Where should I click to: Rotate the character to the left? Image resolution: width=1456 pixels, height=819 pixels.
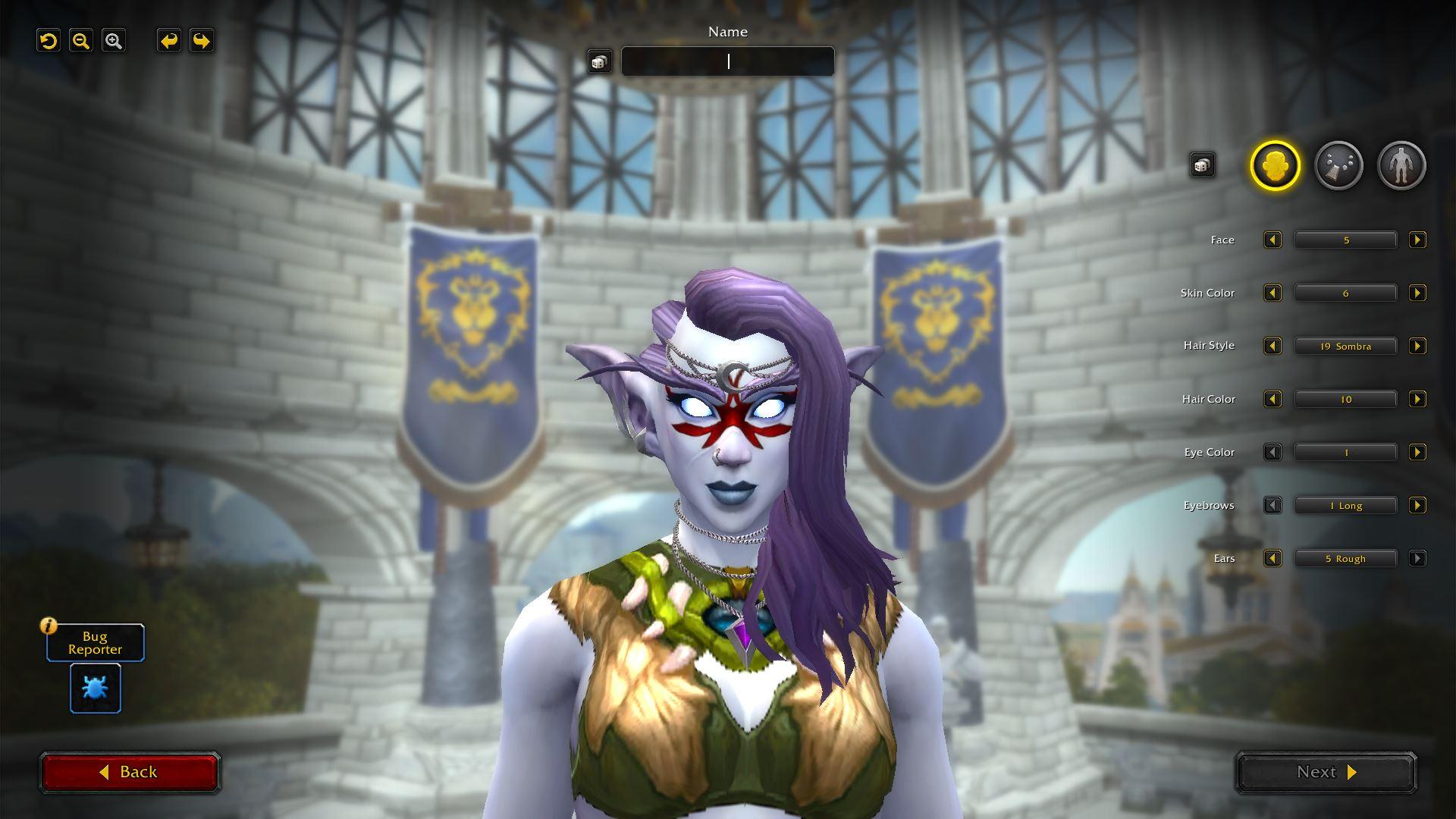click(168, 41)
